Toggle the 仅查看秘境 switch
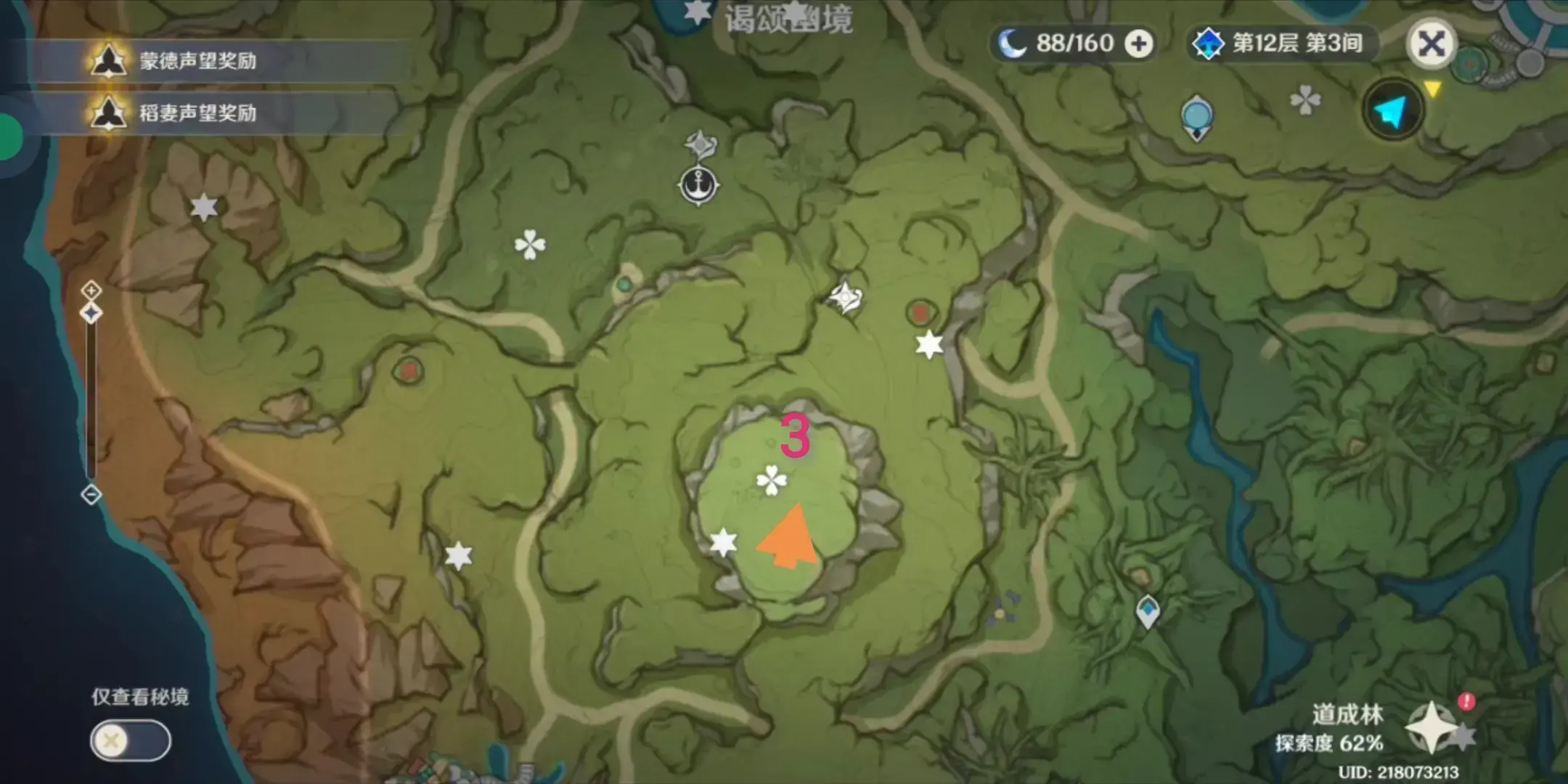The image size is (1568, 784). pos(131,740)
